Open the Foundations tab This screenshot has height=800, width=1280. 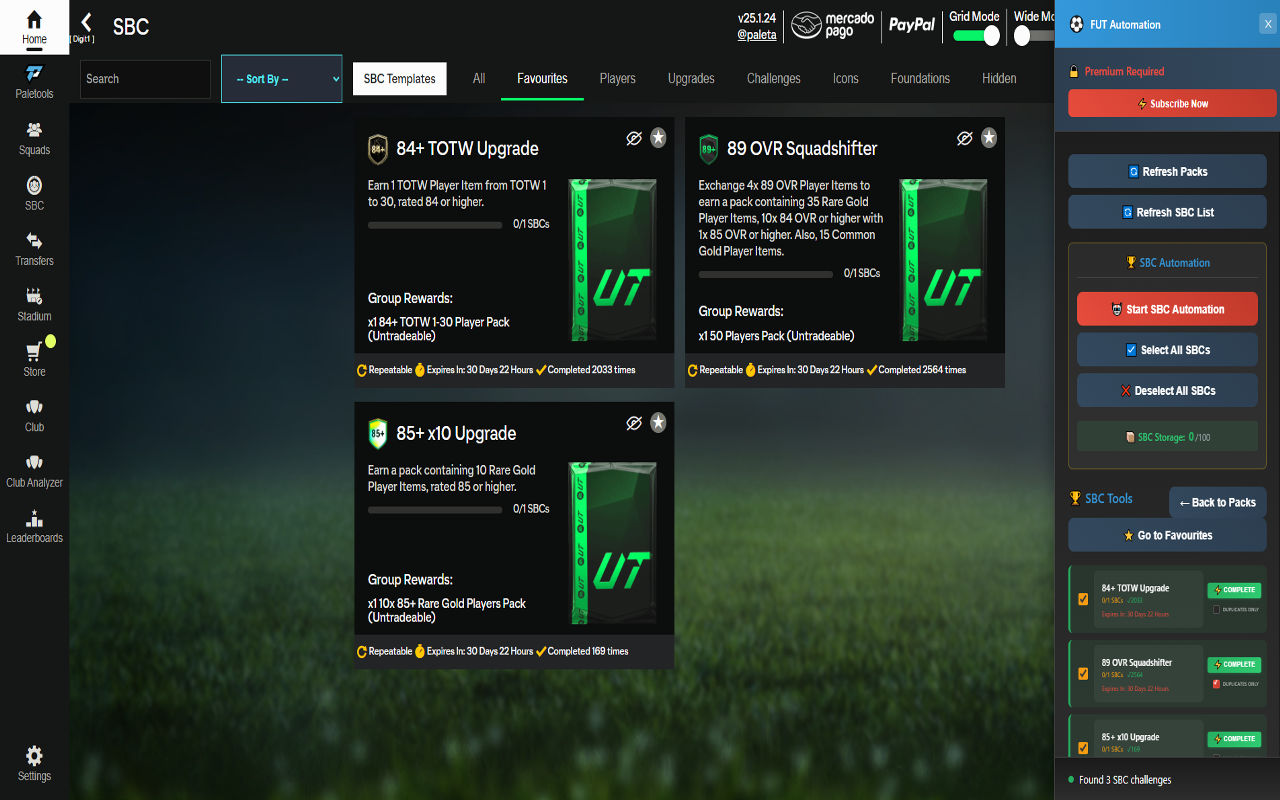tap(920, 78)
